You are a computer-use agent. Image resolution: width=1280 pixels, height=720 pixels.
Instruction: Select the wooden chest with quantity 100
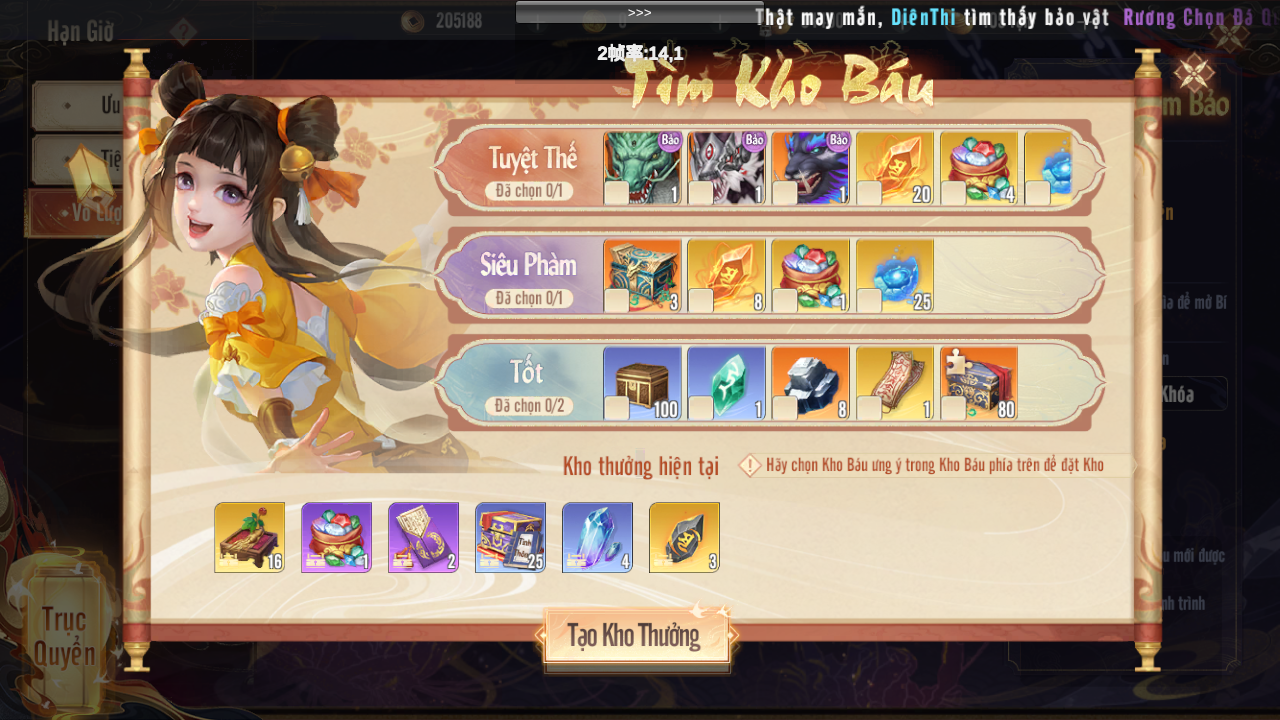[x=642, y=383]
